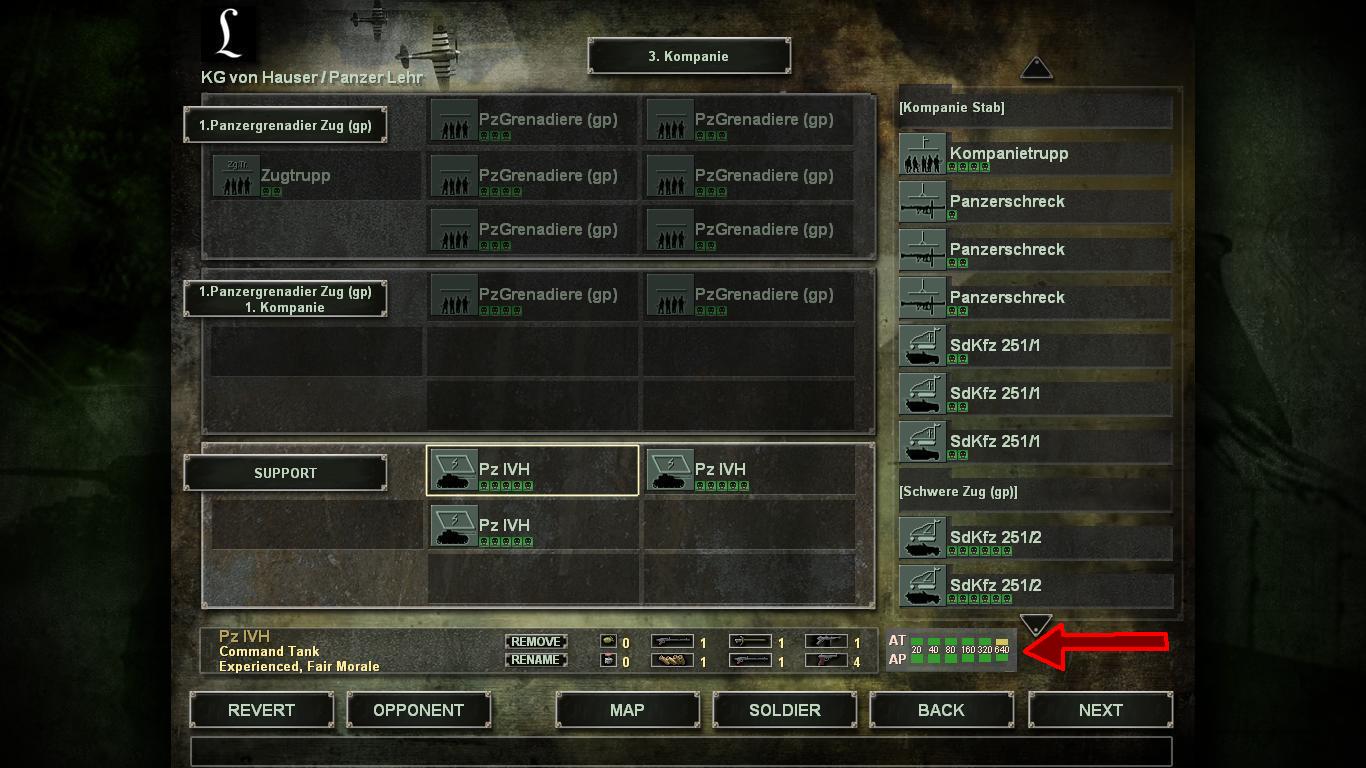The image size is (1366, 768).
Task: Click the upward triangle above Kompanie Stab
Action: coord(1036,67)
